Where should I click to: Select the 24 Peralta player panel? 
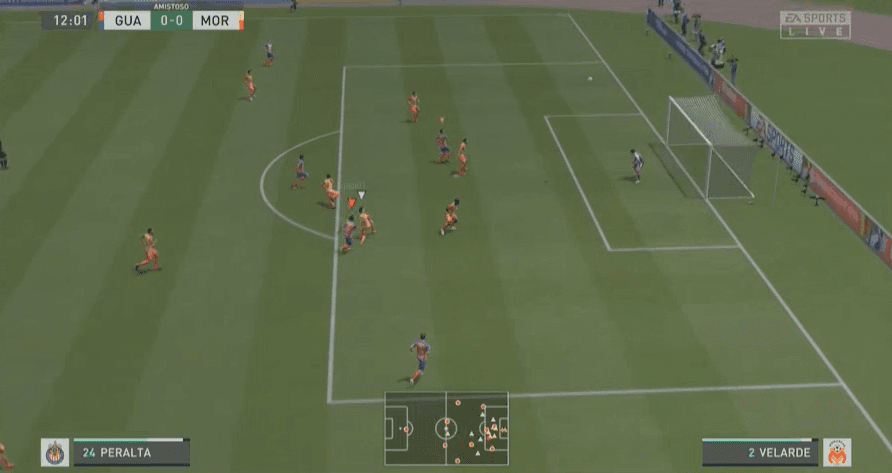[x=130, y=452]
